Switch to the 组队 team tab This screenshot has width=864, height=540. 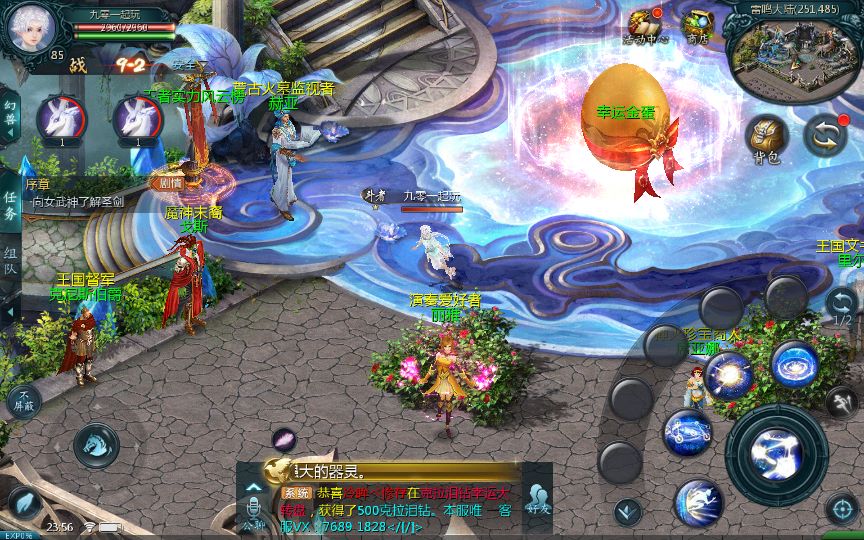click(x=10, y=261)
